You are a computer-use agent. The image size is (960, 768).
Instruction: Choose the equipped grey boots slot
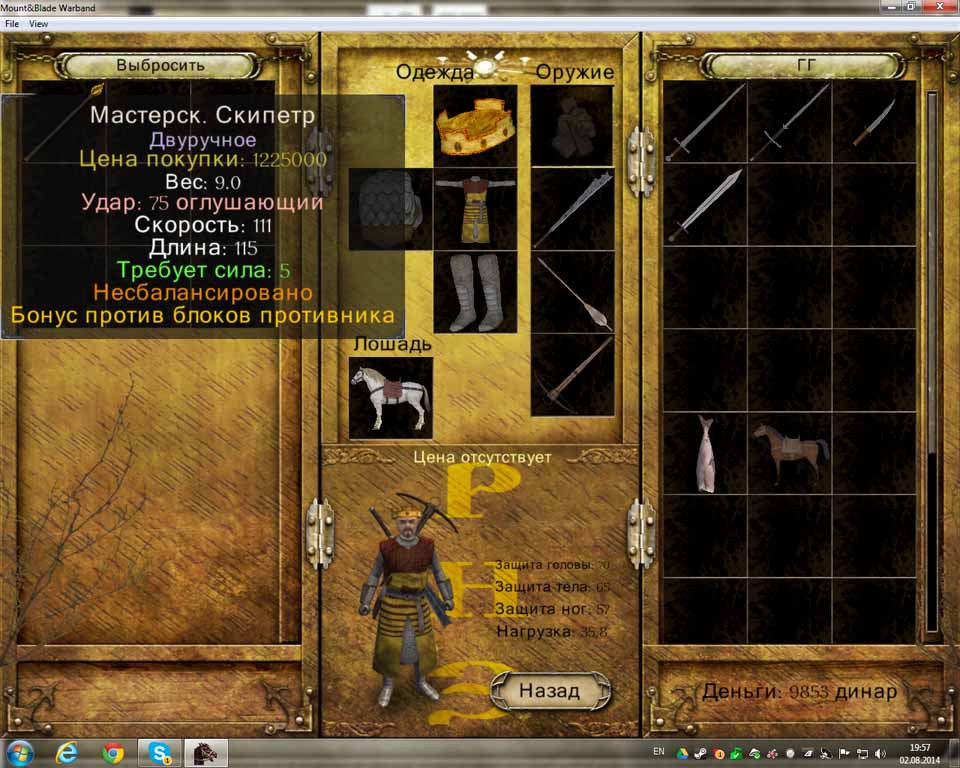(x=475, y=291)
